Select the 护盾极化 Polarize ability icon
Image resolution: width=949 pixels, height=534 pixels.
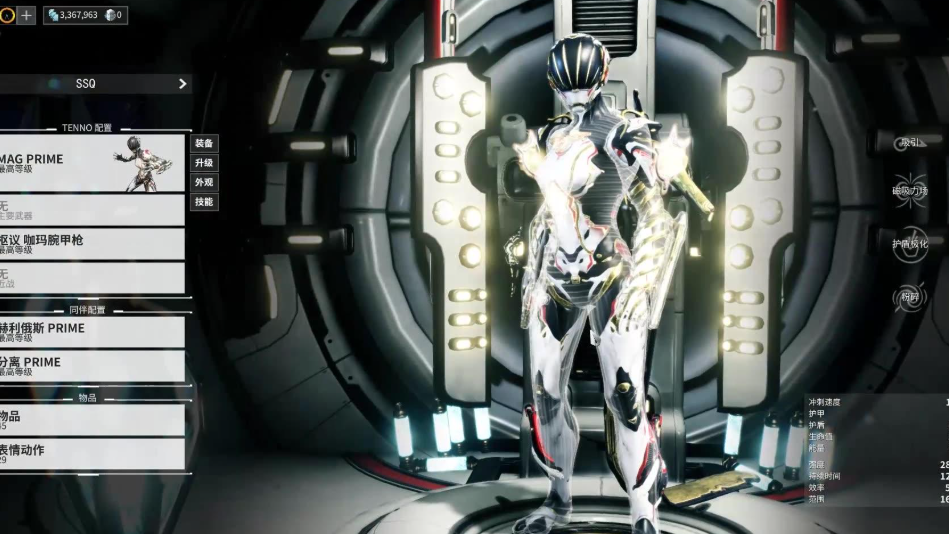[x=910, y=244]
